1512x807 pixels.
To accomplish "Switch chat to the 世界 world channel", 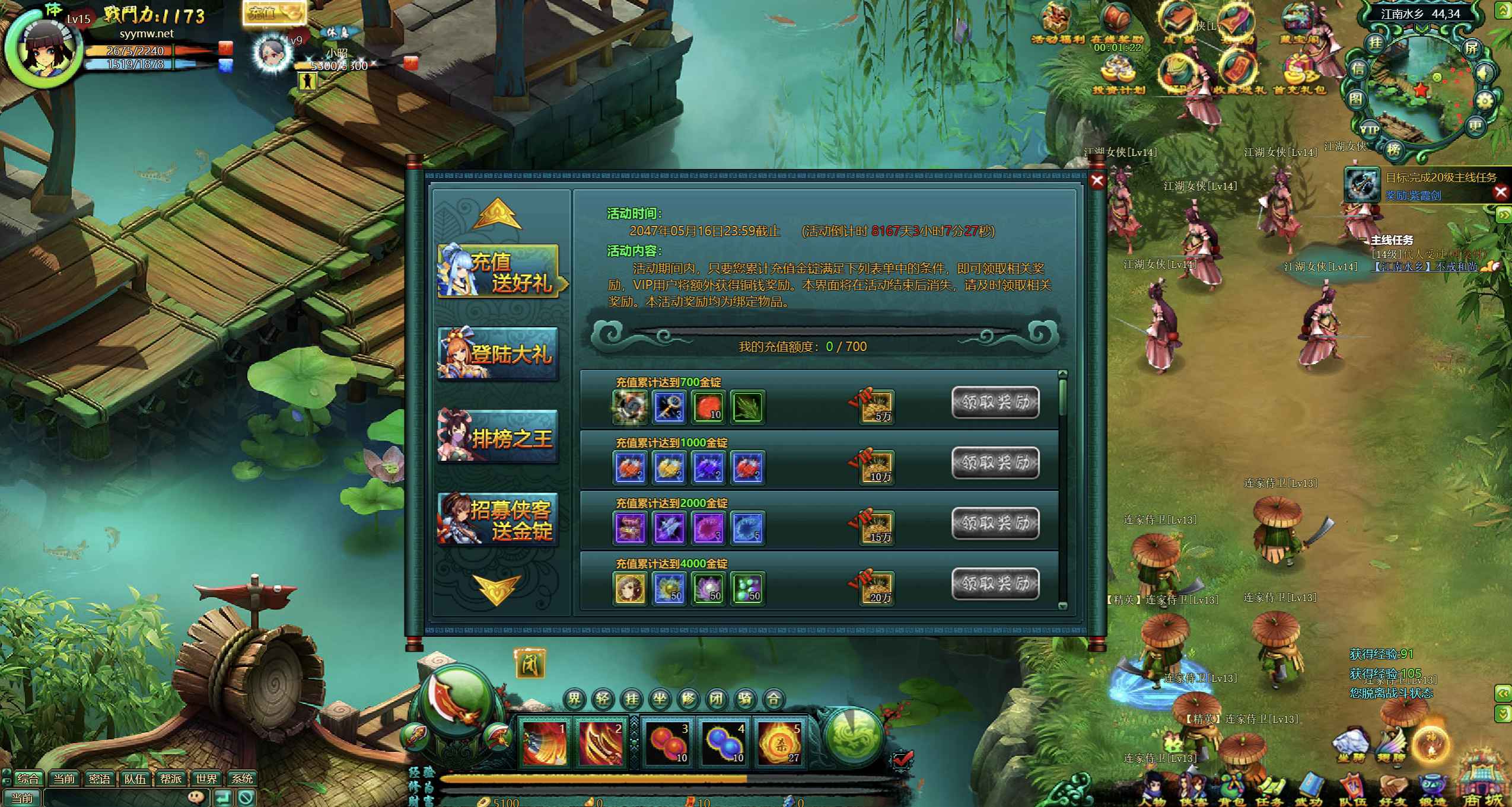I will [206, 779].
